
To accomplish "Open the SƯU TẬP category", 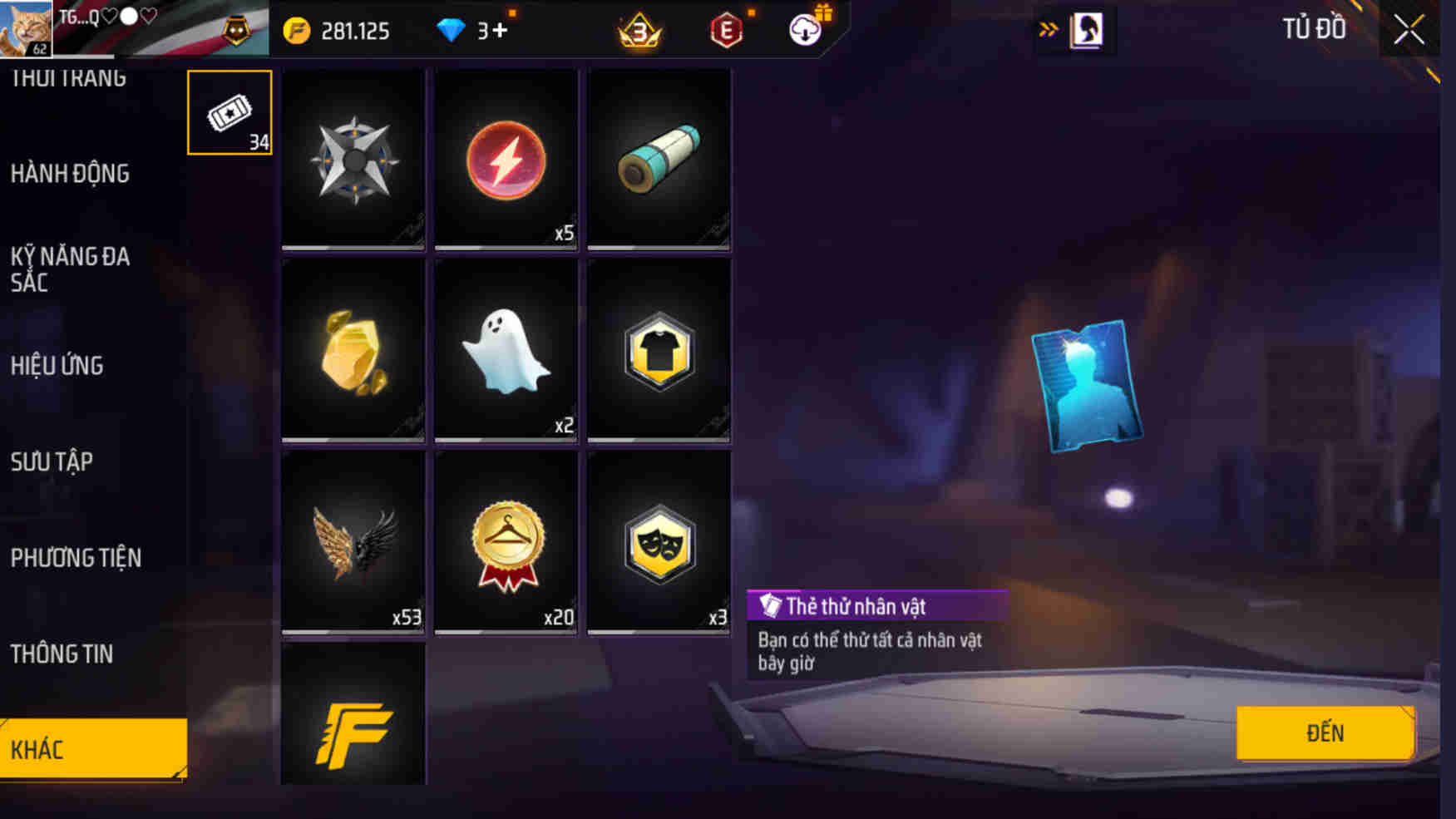I will coord(53,461).
